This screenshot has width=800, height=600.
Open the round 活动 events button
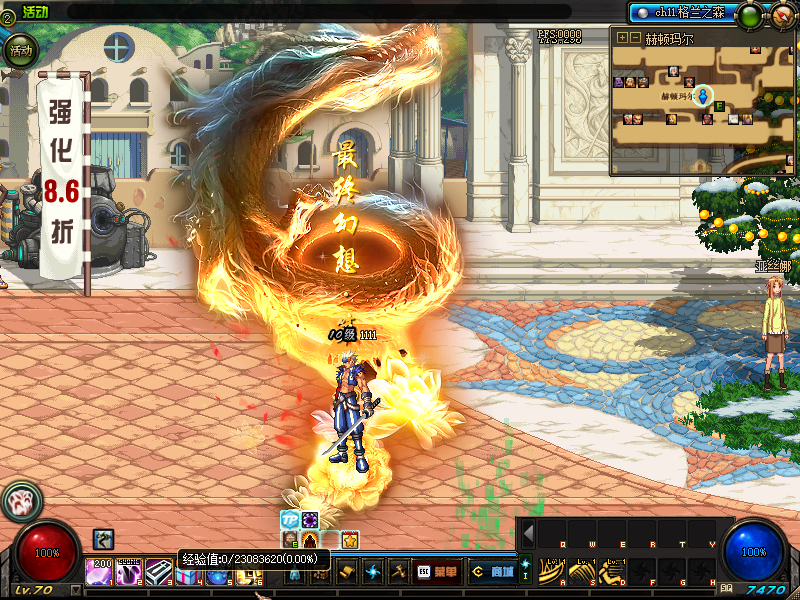[19, 49]
